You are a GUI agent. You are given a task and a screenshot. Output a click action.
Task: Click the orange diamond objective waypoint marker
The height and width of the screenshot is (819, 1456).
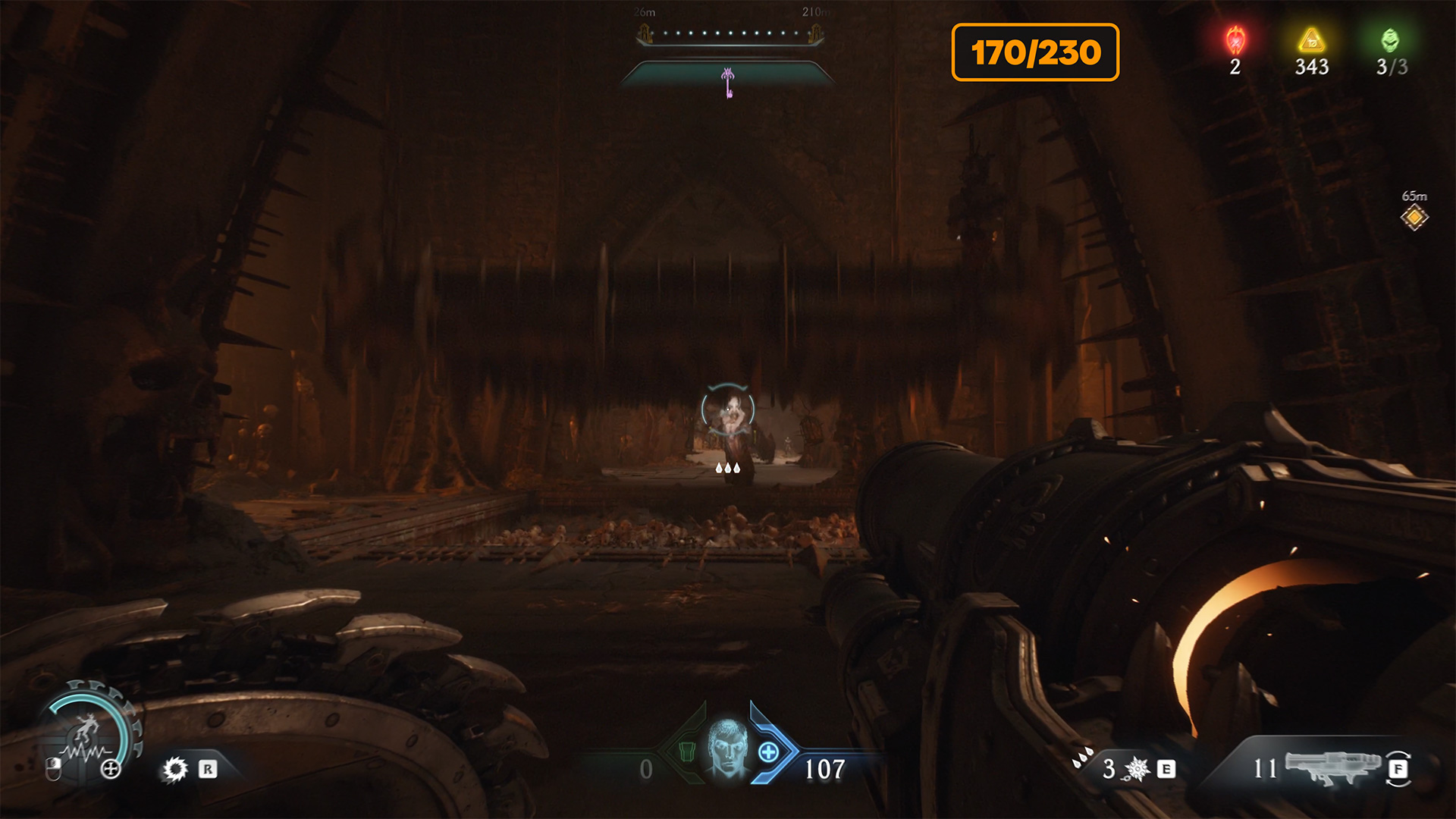[x=1414, y=218]
